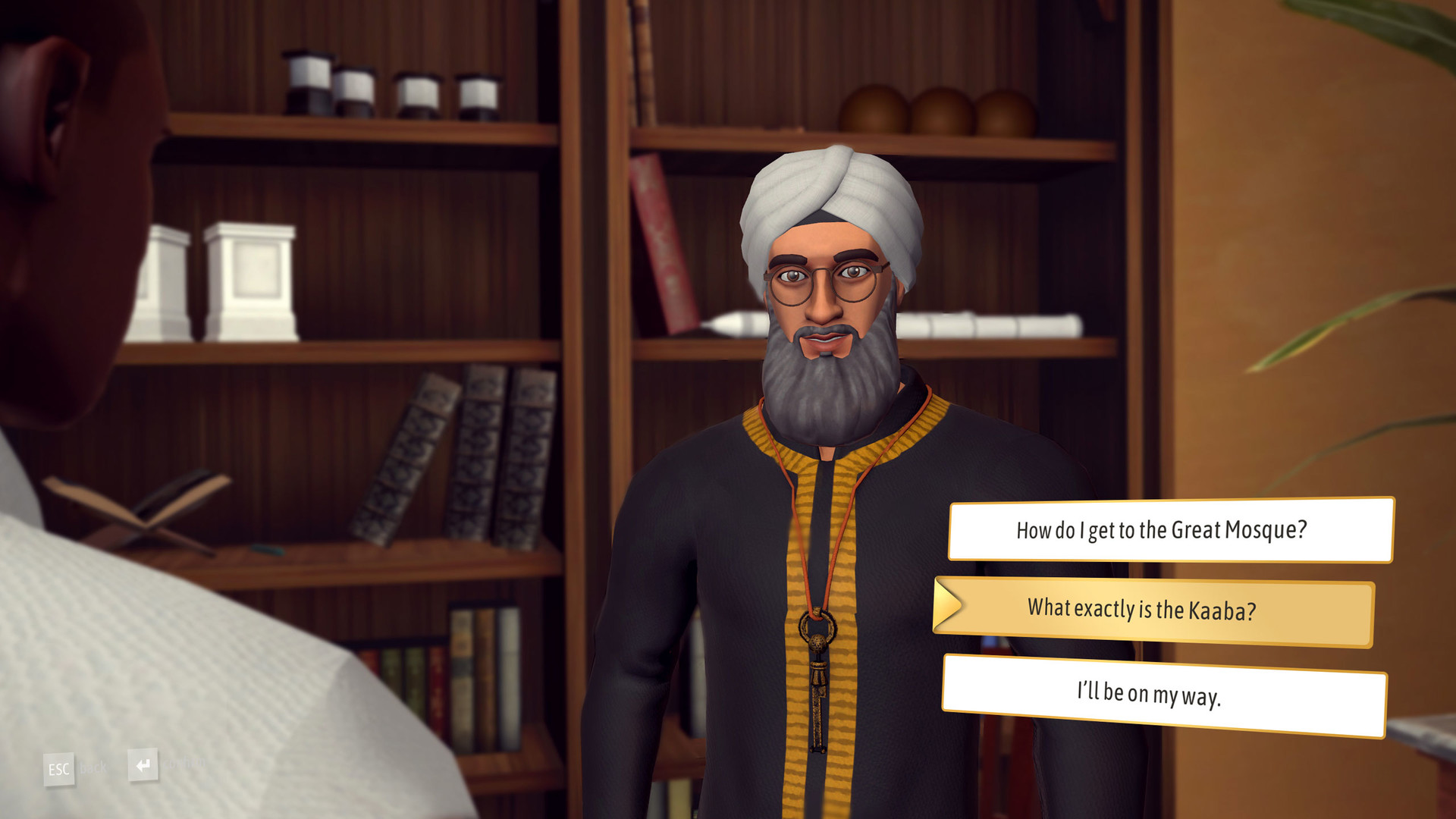Click the Enter confirm key icon
Image resolution: width=1456 pixels, height=819 pixels.
tap(143, 765)
